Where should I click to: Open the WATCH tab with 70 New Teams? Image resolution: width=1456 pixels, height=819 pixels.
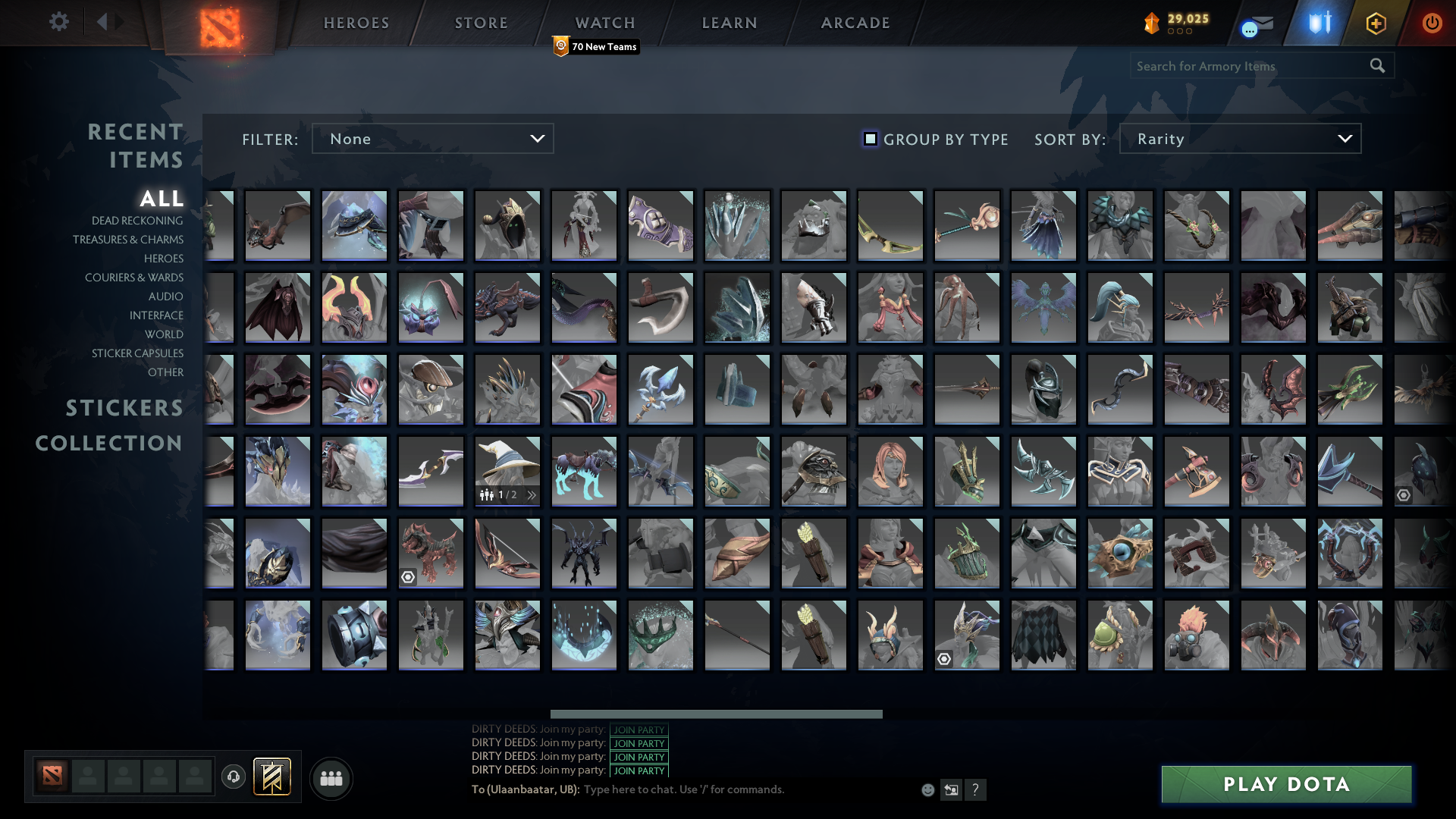point(604,23)
